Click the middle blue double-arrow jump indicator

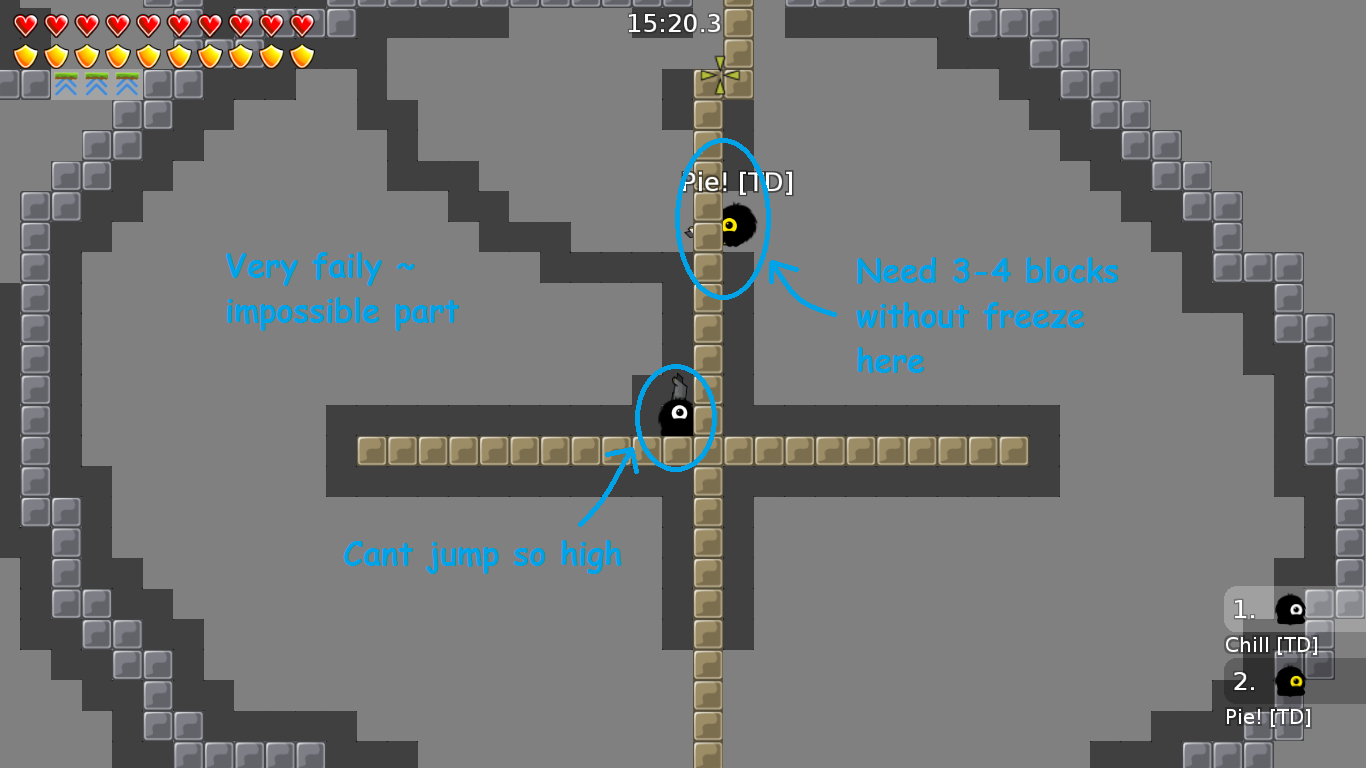[x=97, y=82]
